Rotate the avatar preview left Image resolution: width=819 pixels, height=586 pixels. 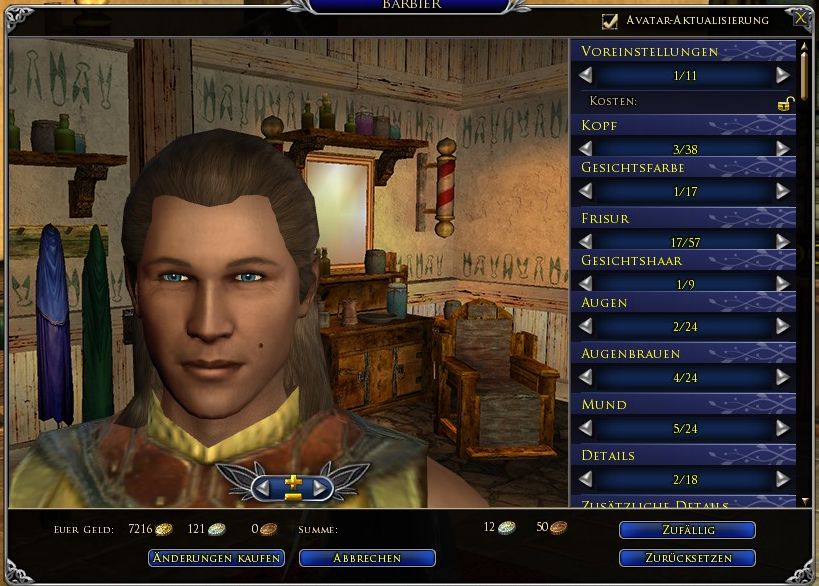click(263, 487)
